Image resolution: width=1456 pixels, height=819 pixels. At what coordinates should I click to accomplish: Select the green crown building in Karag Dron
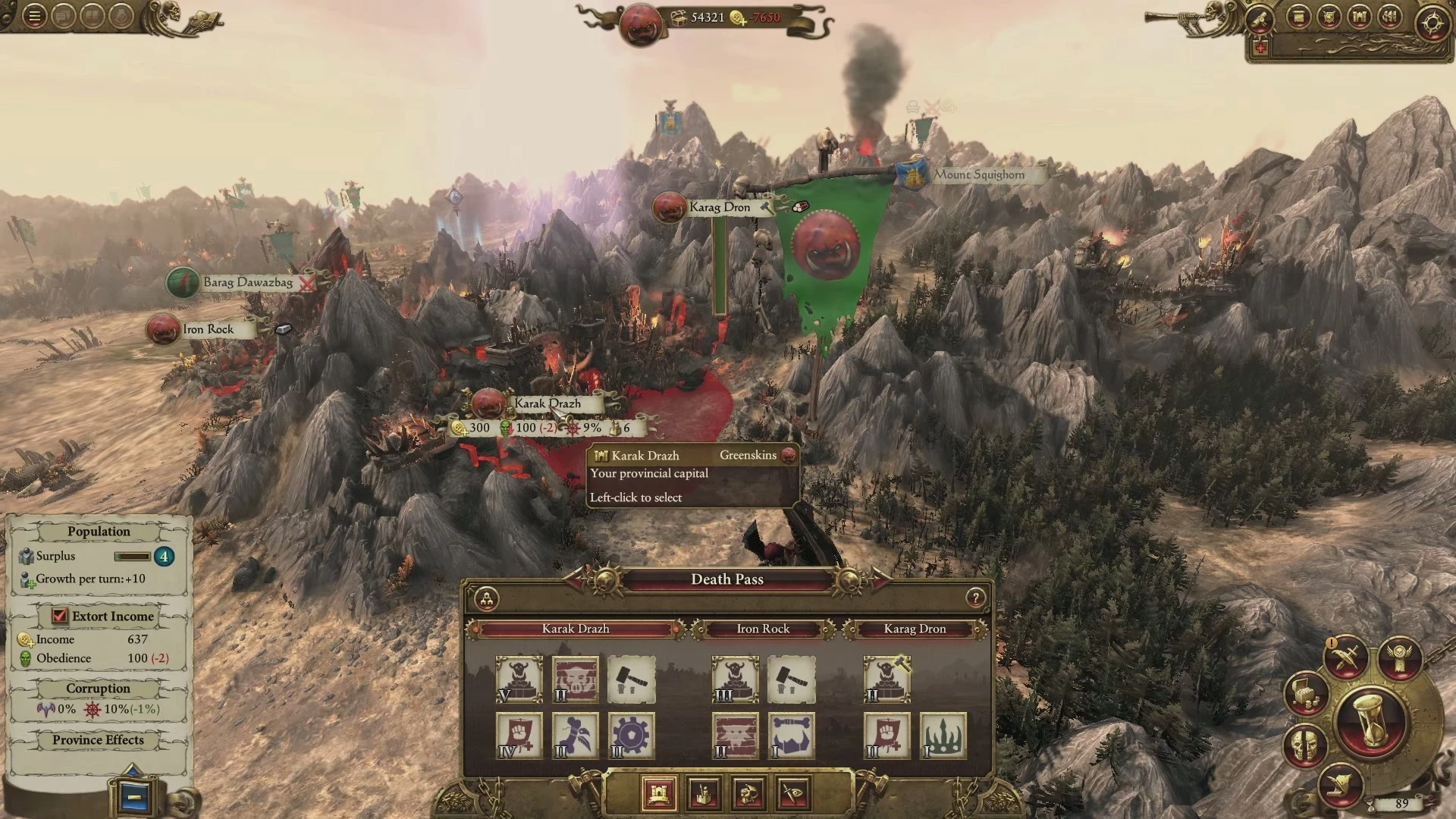click(x=943, y=735)
